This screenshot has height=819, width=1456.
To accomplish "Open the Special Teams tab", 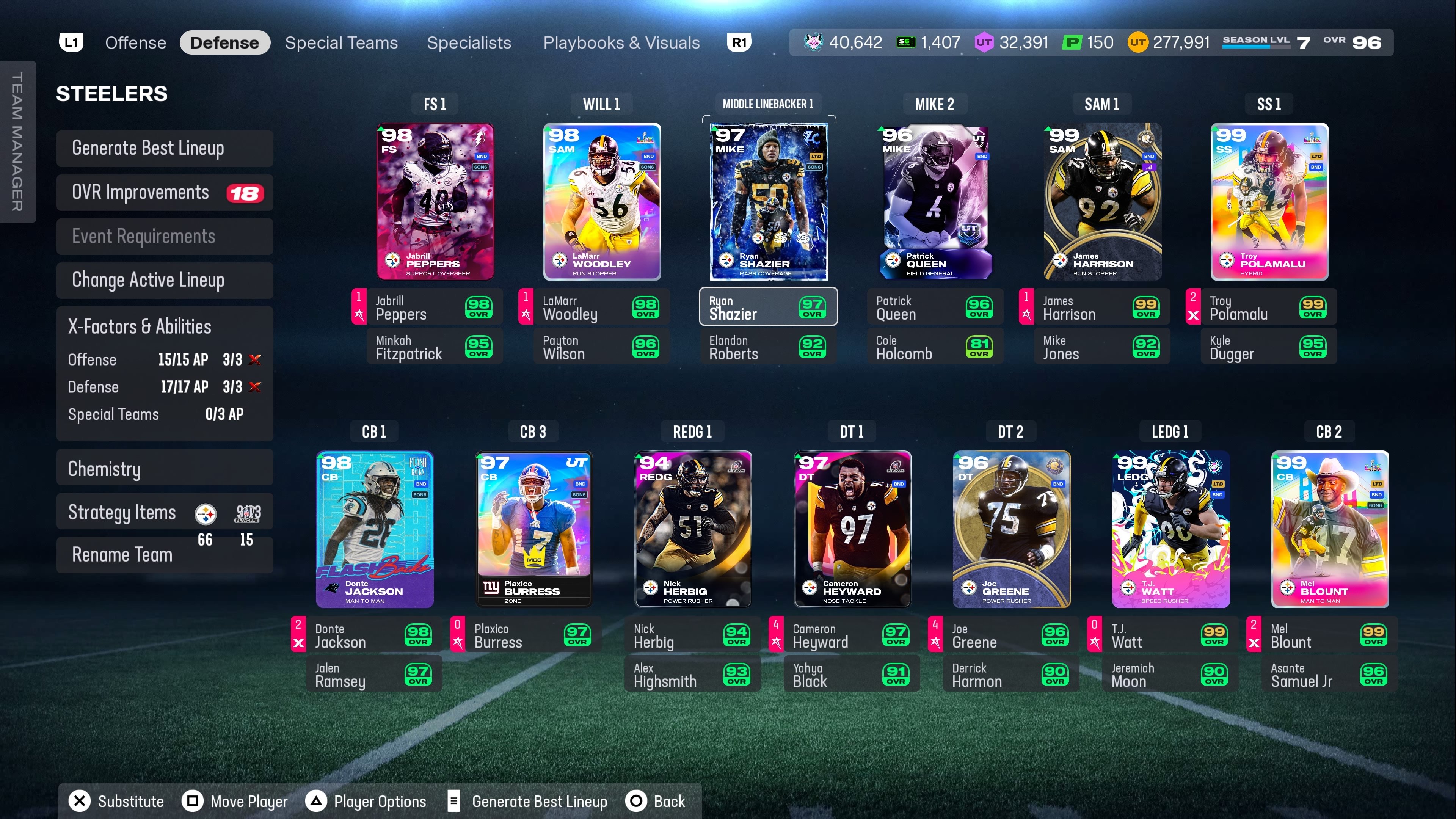I will 341,43.
